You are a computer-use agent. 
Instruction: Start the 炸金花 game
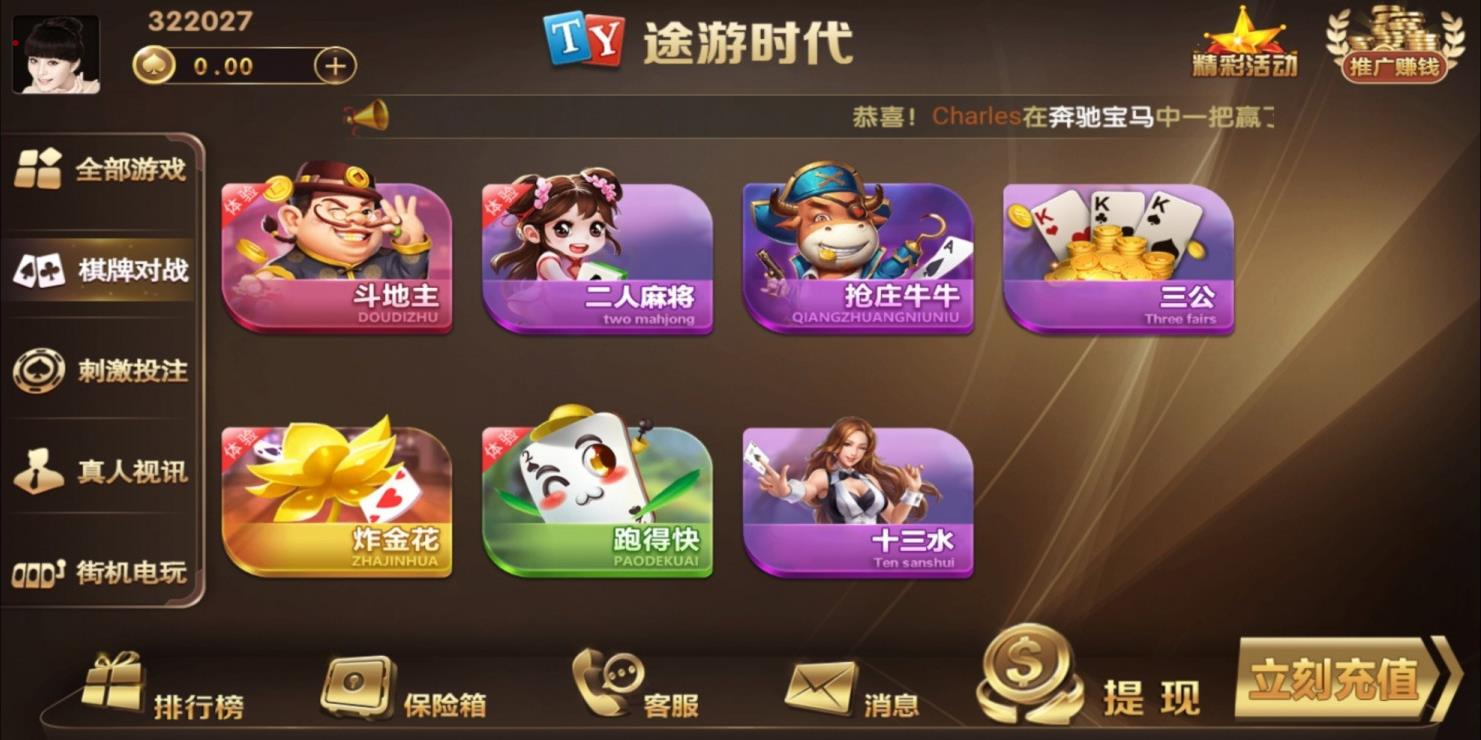pos(337,500)
